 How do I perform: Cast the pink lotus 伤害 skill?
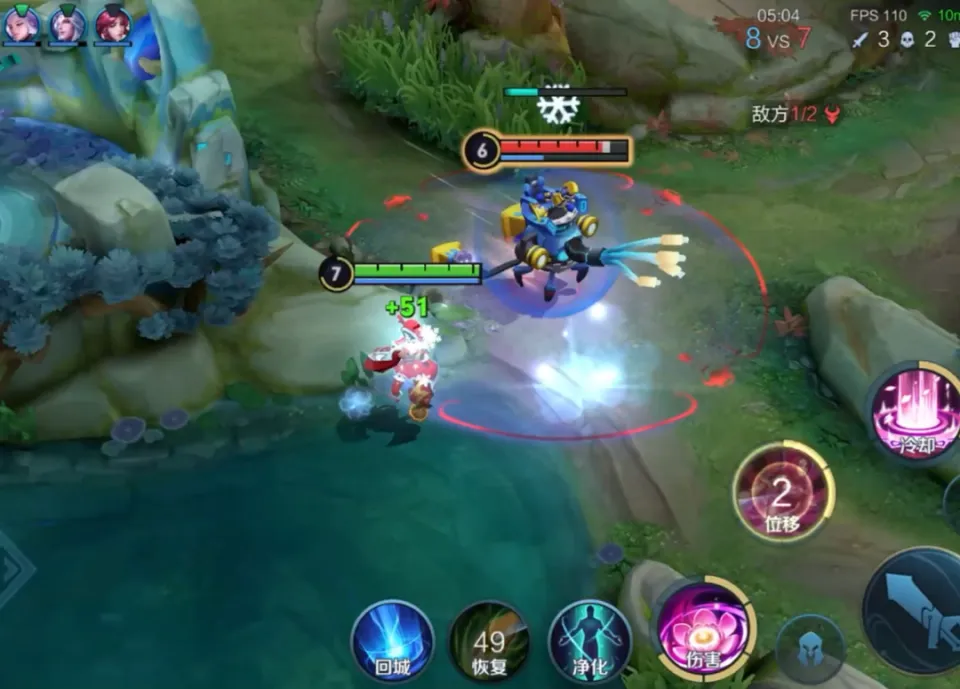pos(703,627)
